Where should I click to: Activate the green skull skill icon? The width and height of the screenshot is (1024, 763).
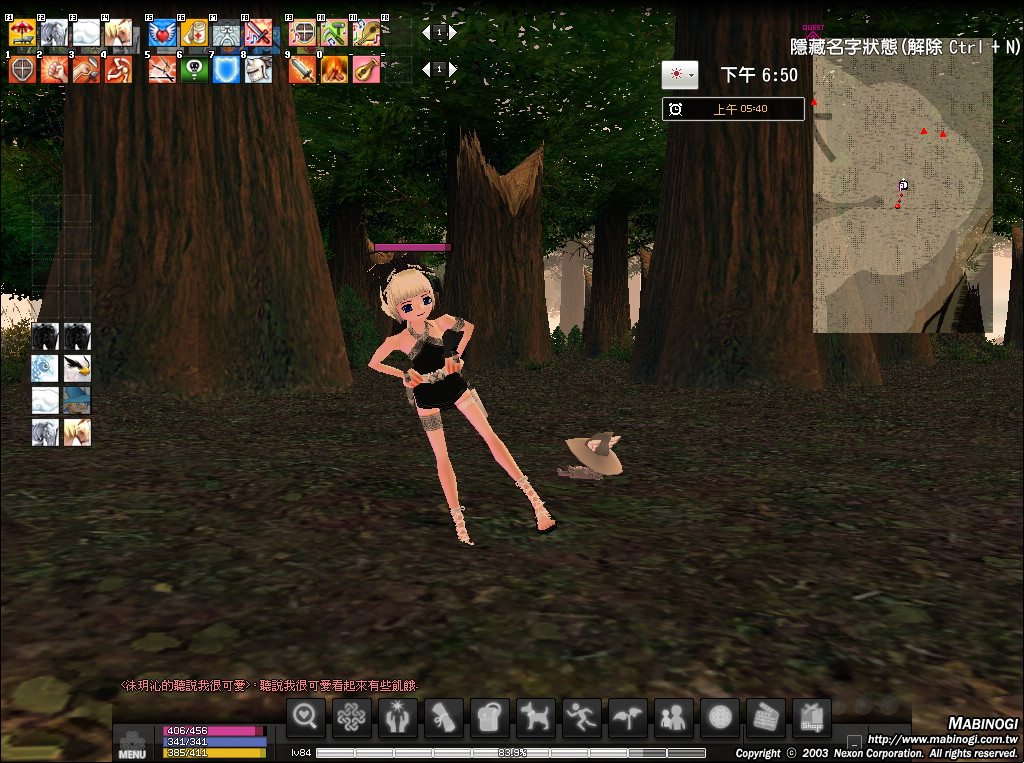pyautogui.click(x=194, y=69)
